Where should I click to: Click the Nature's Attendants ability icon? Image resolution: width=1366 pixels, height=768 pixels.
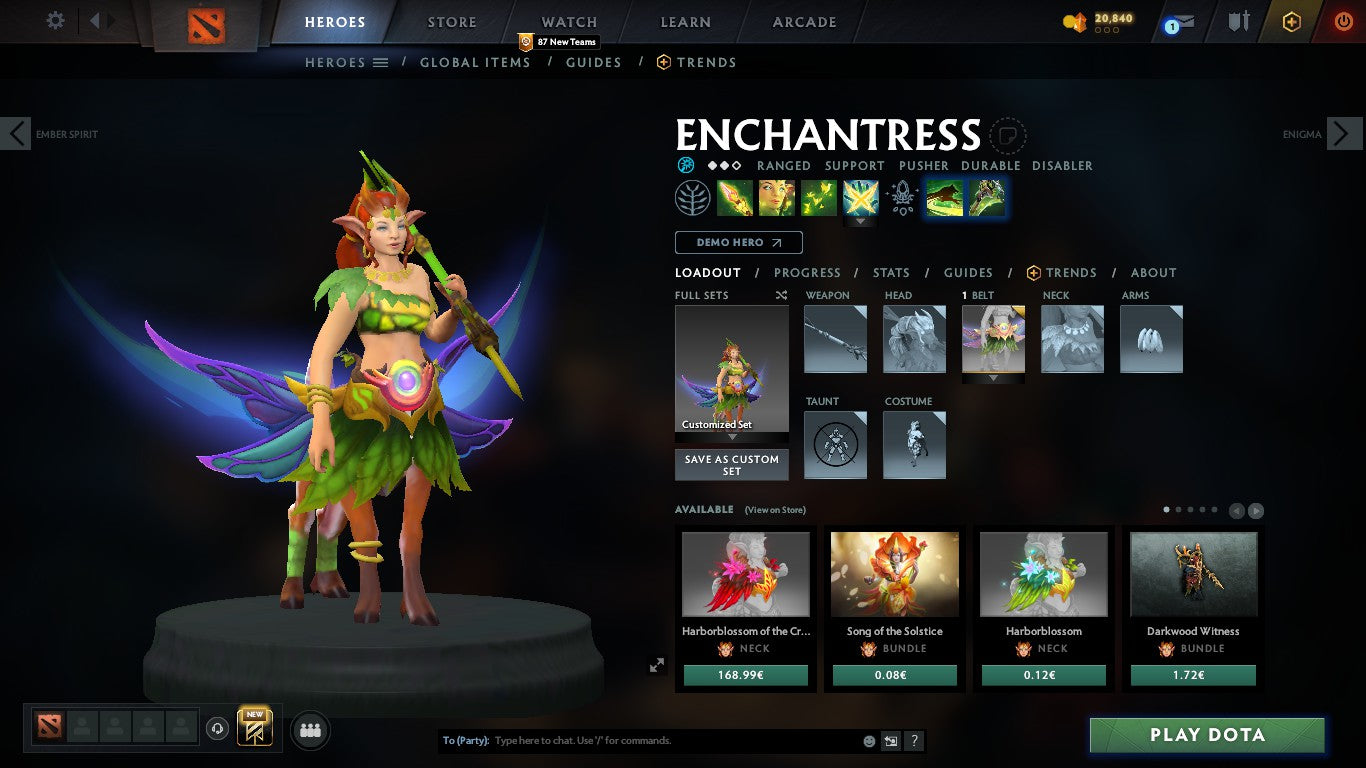tap(819, 197)
